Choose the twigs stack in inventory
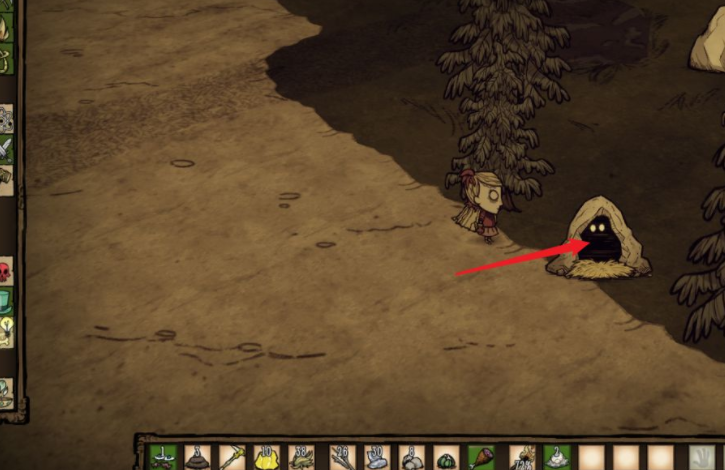725x470 pixels. coord(341,458)
